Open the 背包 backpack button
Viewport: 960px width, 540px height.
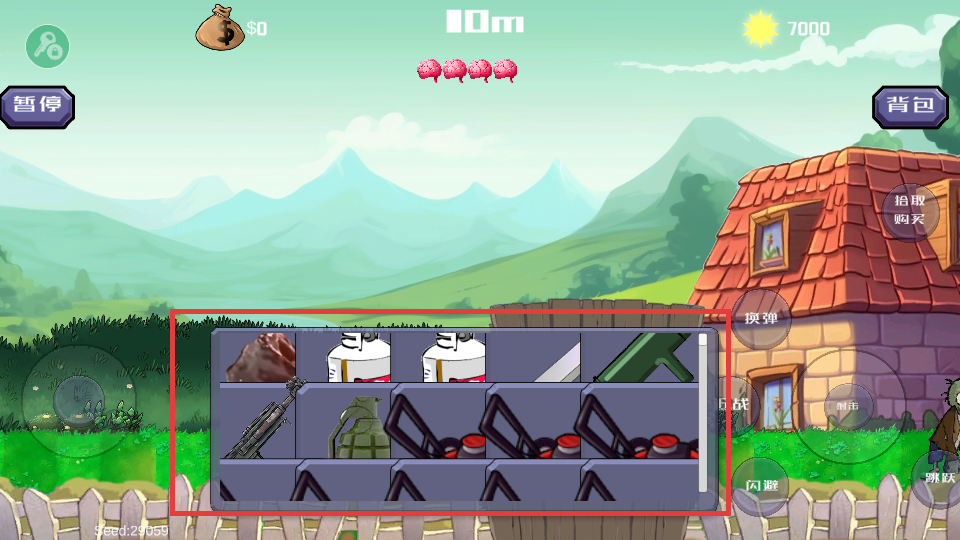[x=910, y=106]
